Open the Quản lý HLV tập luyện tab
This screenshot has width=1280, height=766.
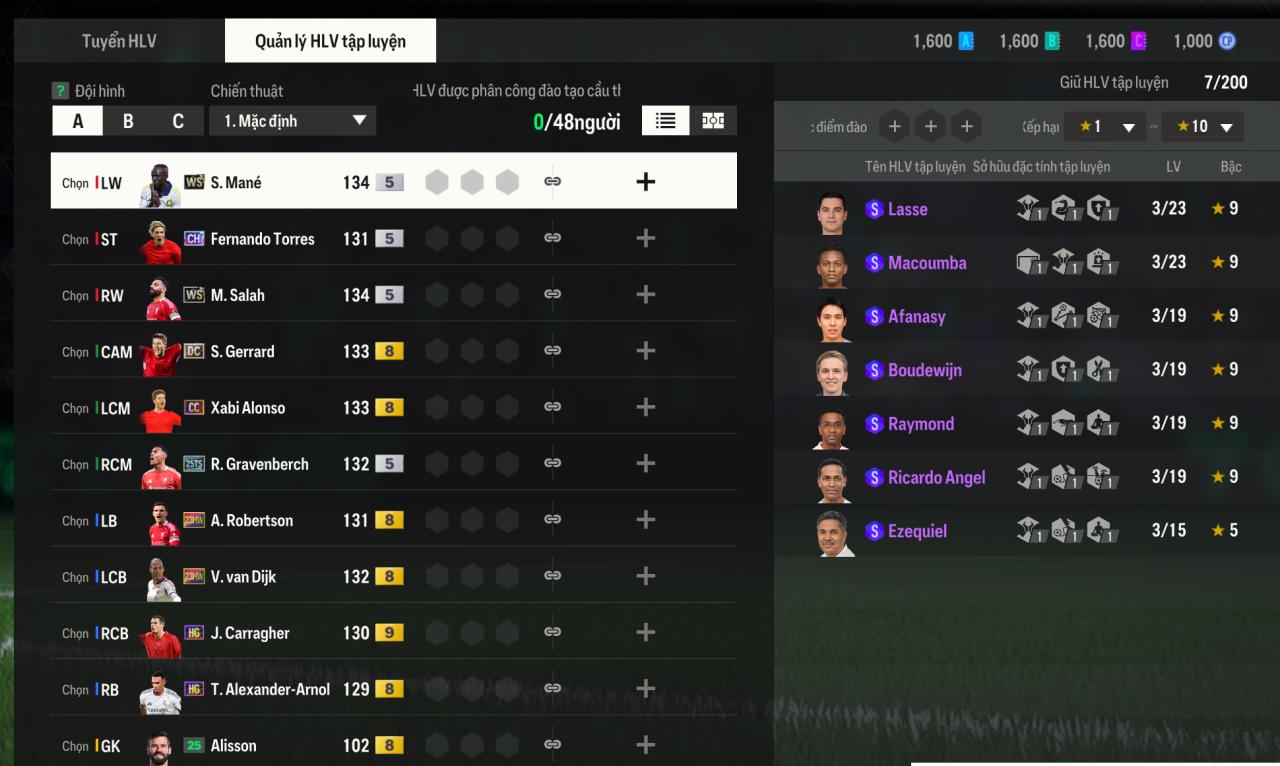tap(330, 41)
